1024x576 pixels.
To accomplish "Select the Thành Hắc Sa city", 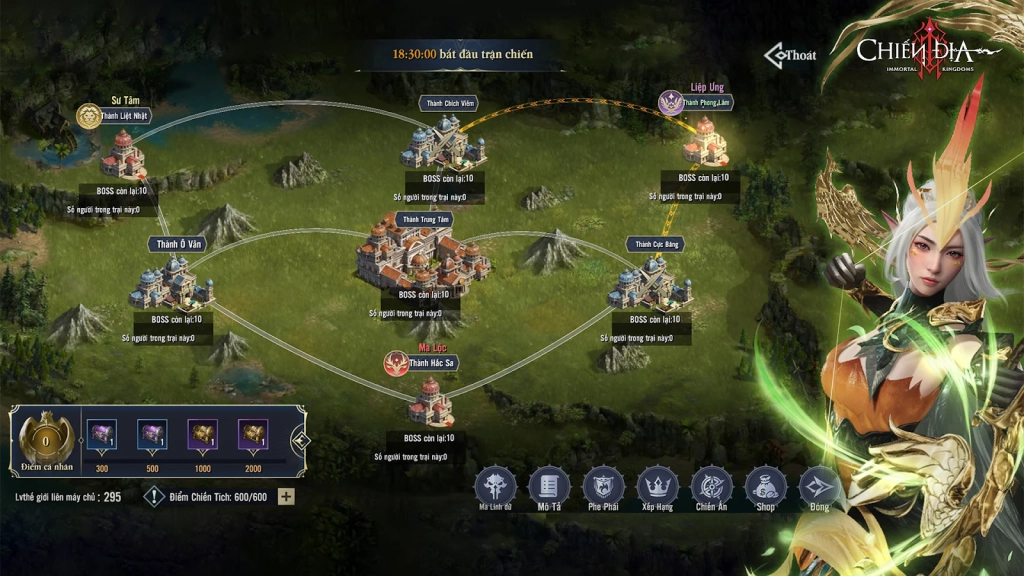I will tap(431, 401).
